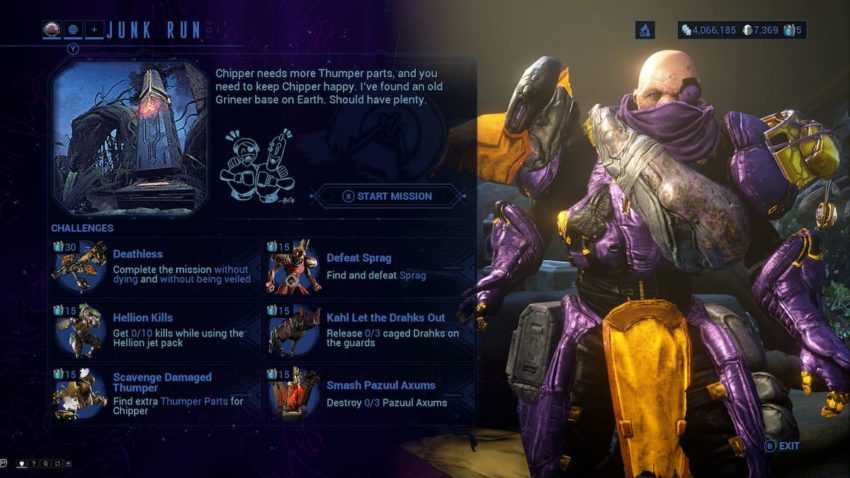Switch to the first red-planet mission tab
This screenshot has width=850, height=478.
(x=53, y=30)
